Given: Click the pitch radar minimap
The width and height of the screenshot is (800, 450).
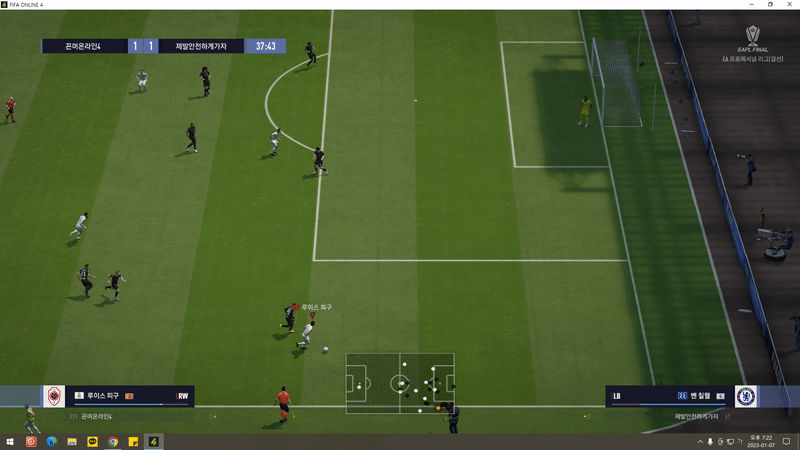Looking at the screenshot, I should tap(400, 382).
